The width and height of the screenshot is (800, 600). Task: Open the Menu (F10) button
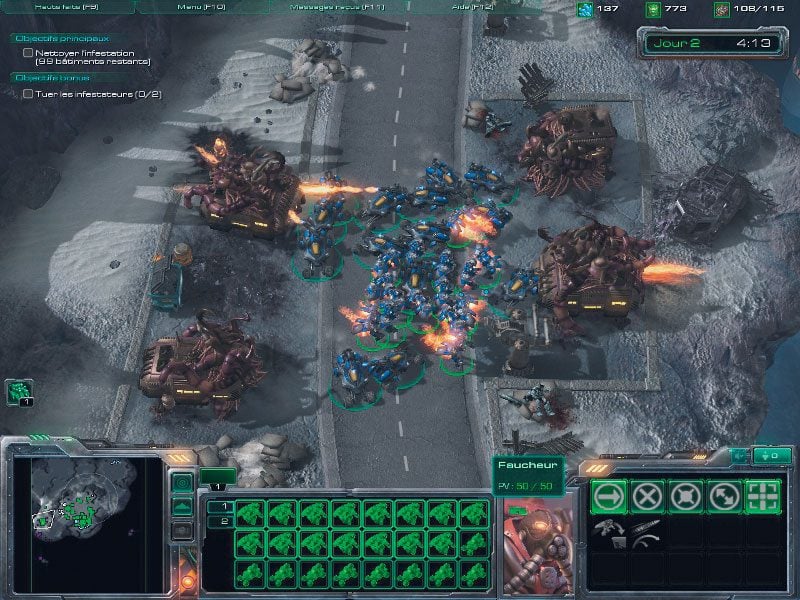(199, 6)
